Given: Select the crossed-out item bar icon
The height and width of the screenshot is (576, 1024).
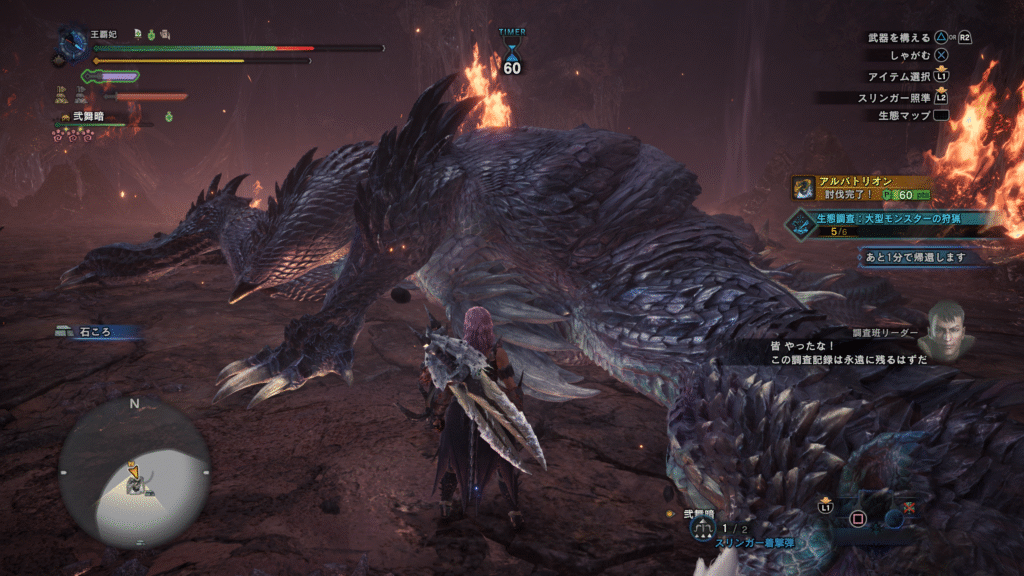Looking at the screenshot, I should click(908, 510).
